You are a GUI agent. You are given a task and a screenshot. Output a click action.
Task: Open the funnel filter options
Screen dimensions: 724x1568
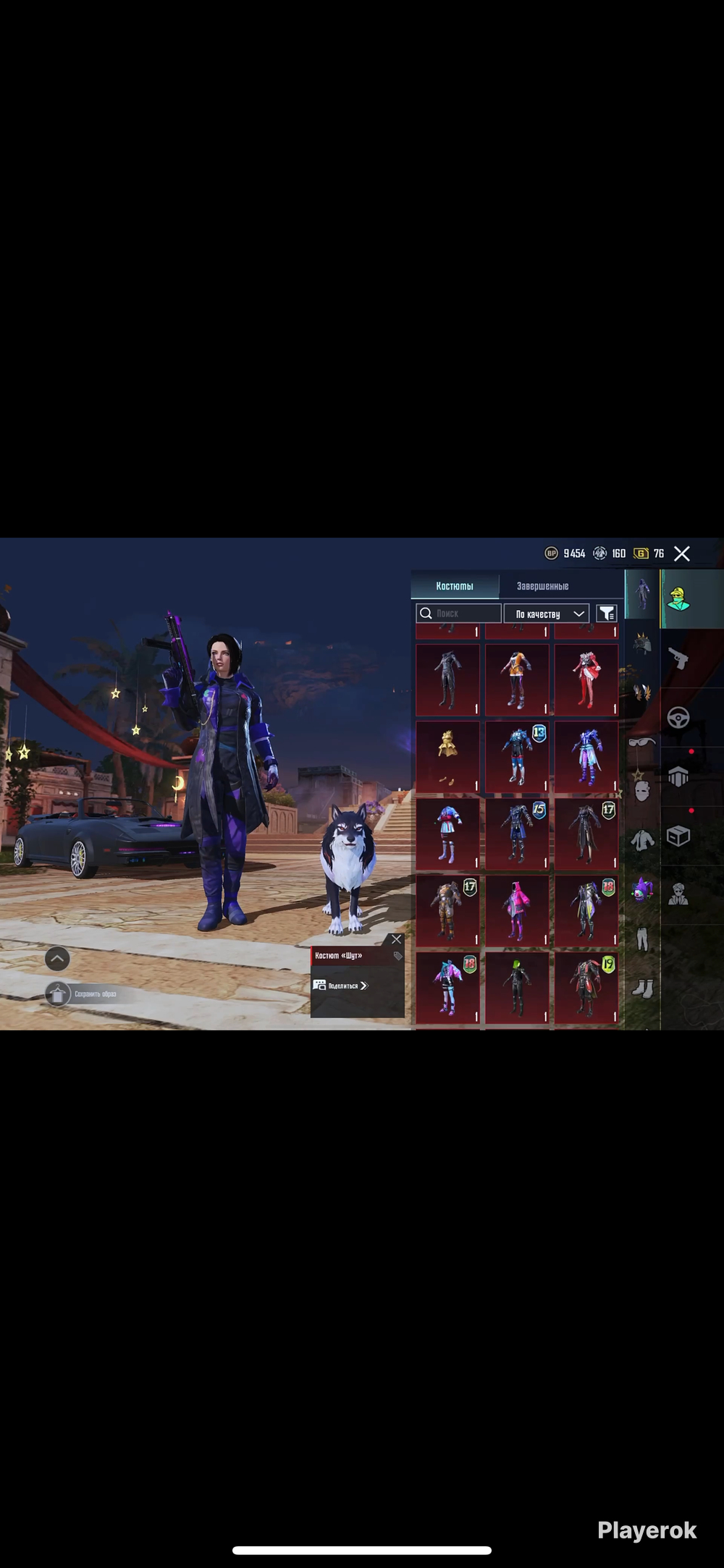click(x=606, y=614)
